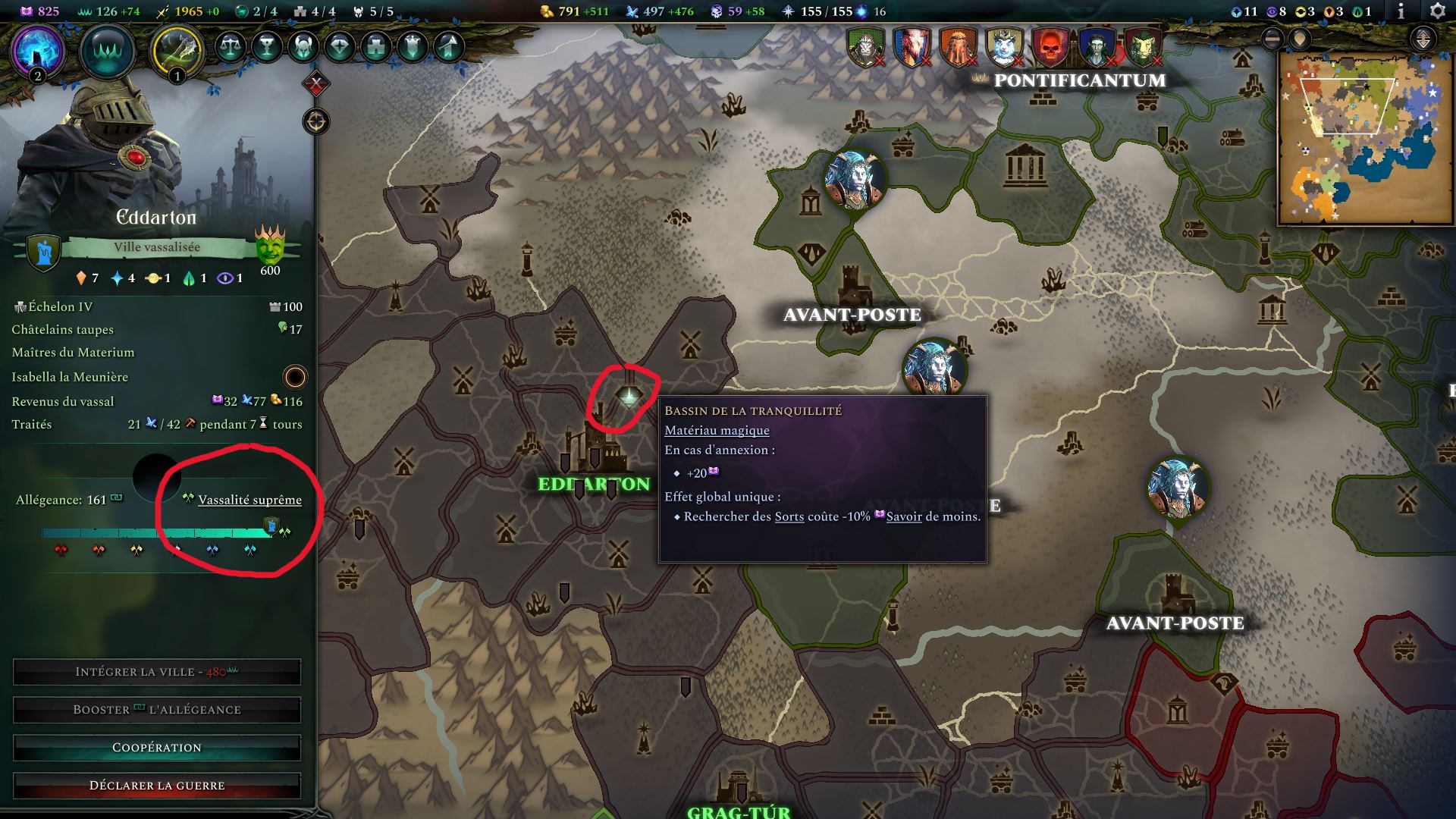Select the yellow-bordered axe army icon
The height and width of the screenshot is (819, 1456).
pos(173,47)
